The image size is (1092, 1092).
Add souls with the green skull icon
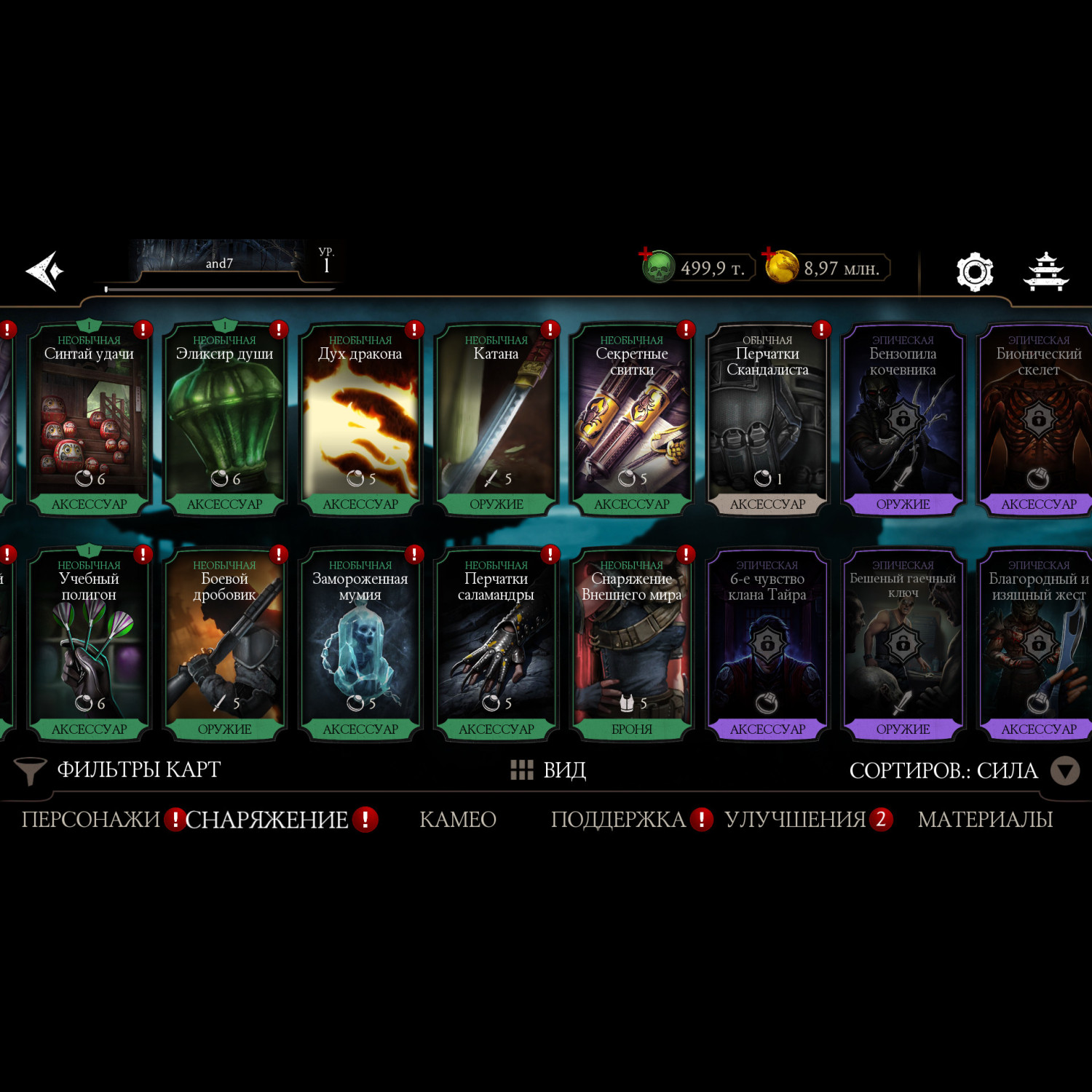tap(657, 267)
